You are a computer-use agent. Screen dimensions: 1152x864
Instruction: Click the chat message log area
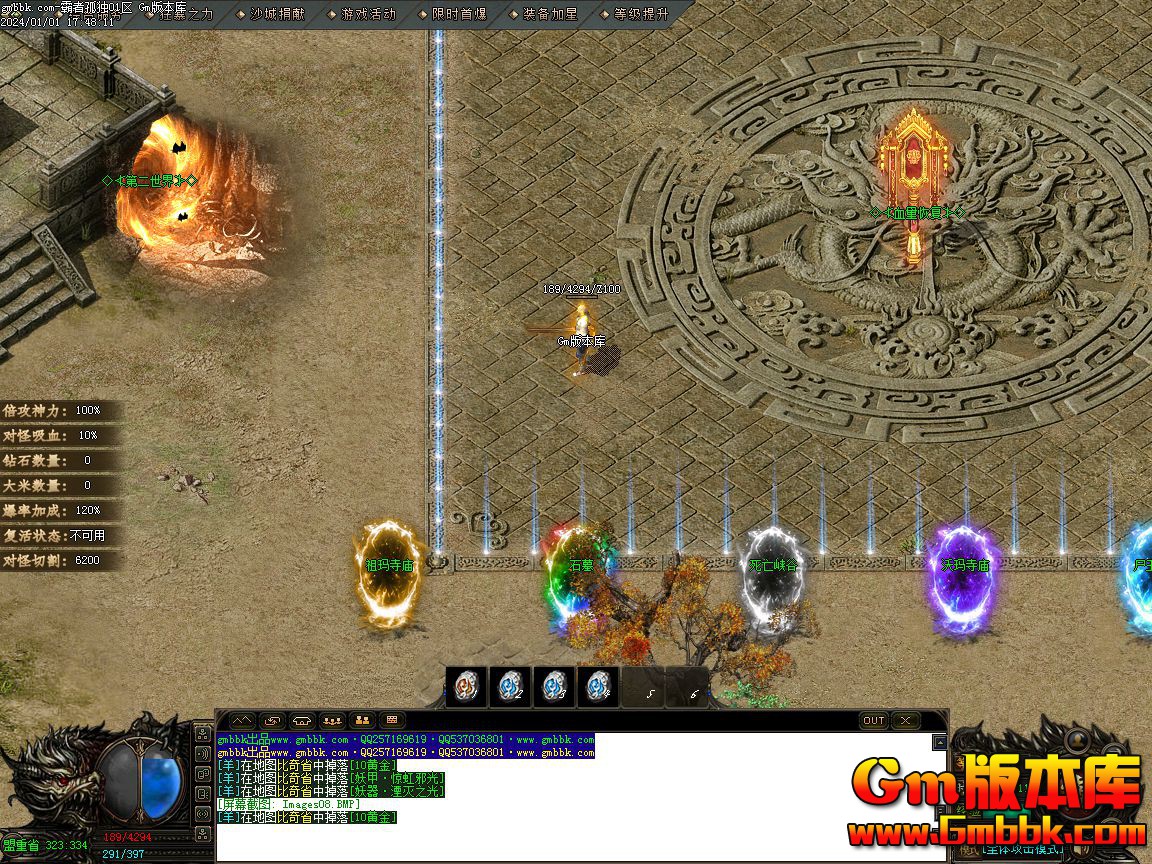[580, 800]
